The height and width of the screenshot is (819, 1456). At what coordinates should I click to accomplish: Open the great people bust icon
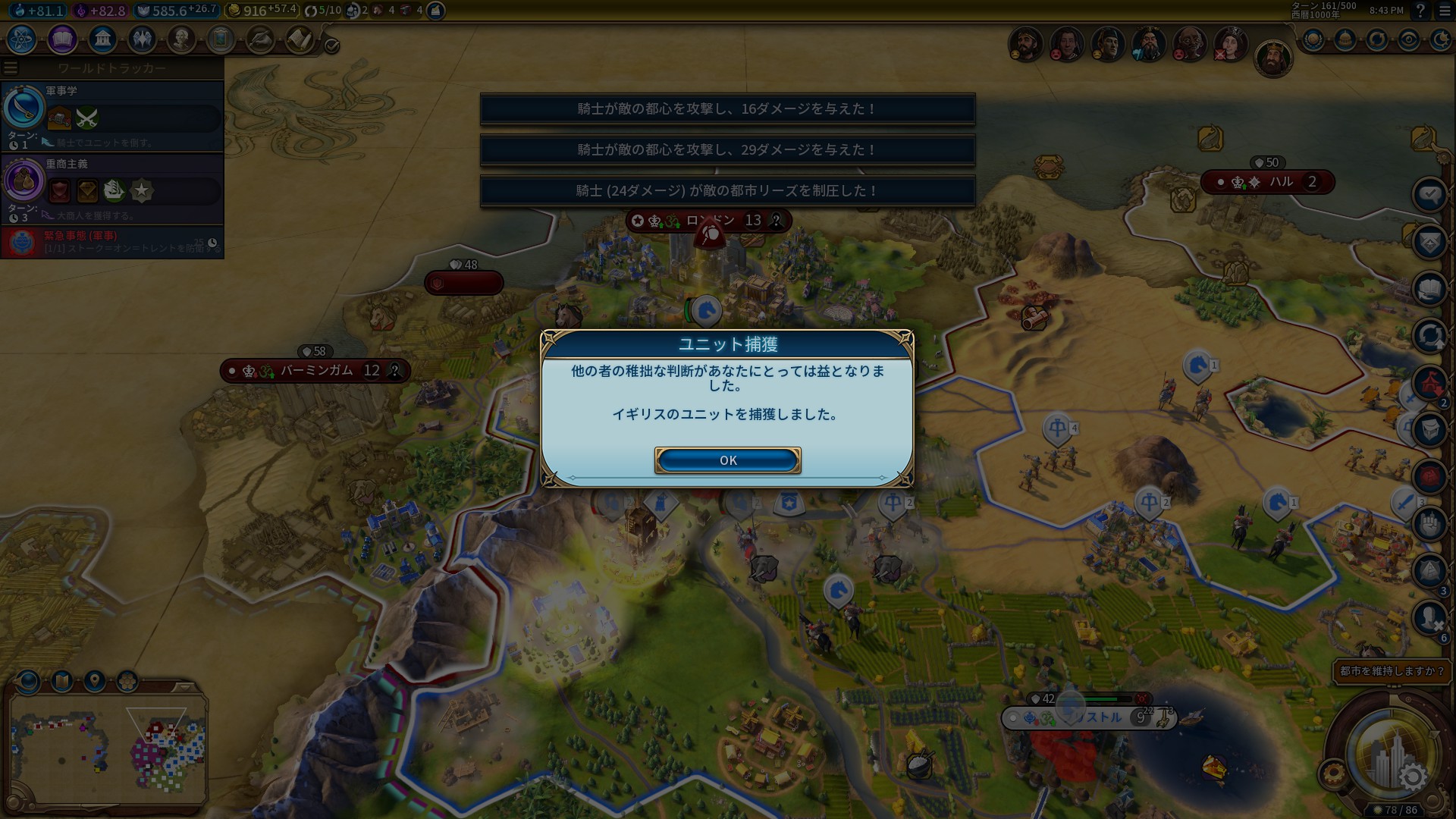(181, 39)
